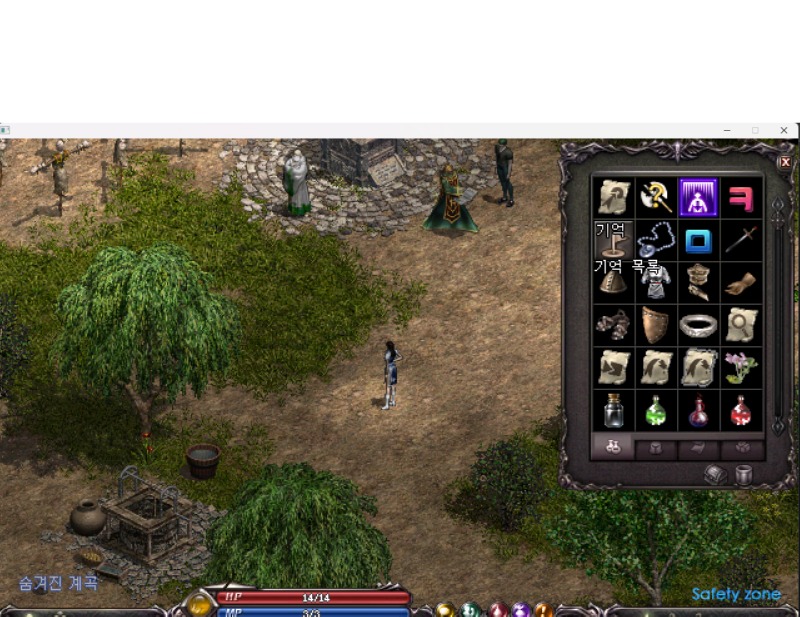Use the green potion flask
Viewport: 800px width, 617px height.
tap(655, 410)
